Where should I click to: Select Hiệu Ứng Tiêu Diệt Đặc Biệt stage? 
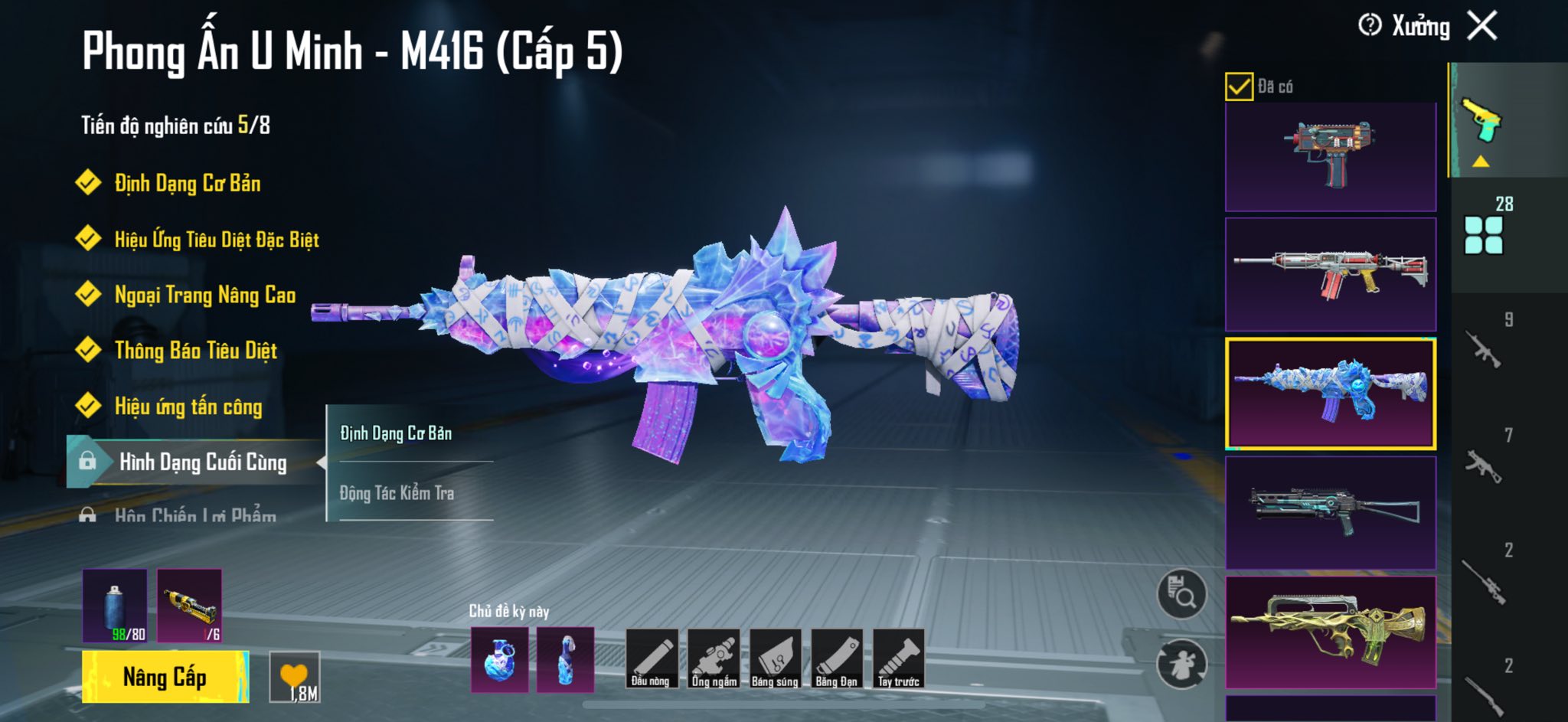(x=216, y=240)
